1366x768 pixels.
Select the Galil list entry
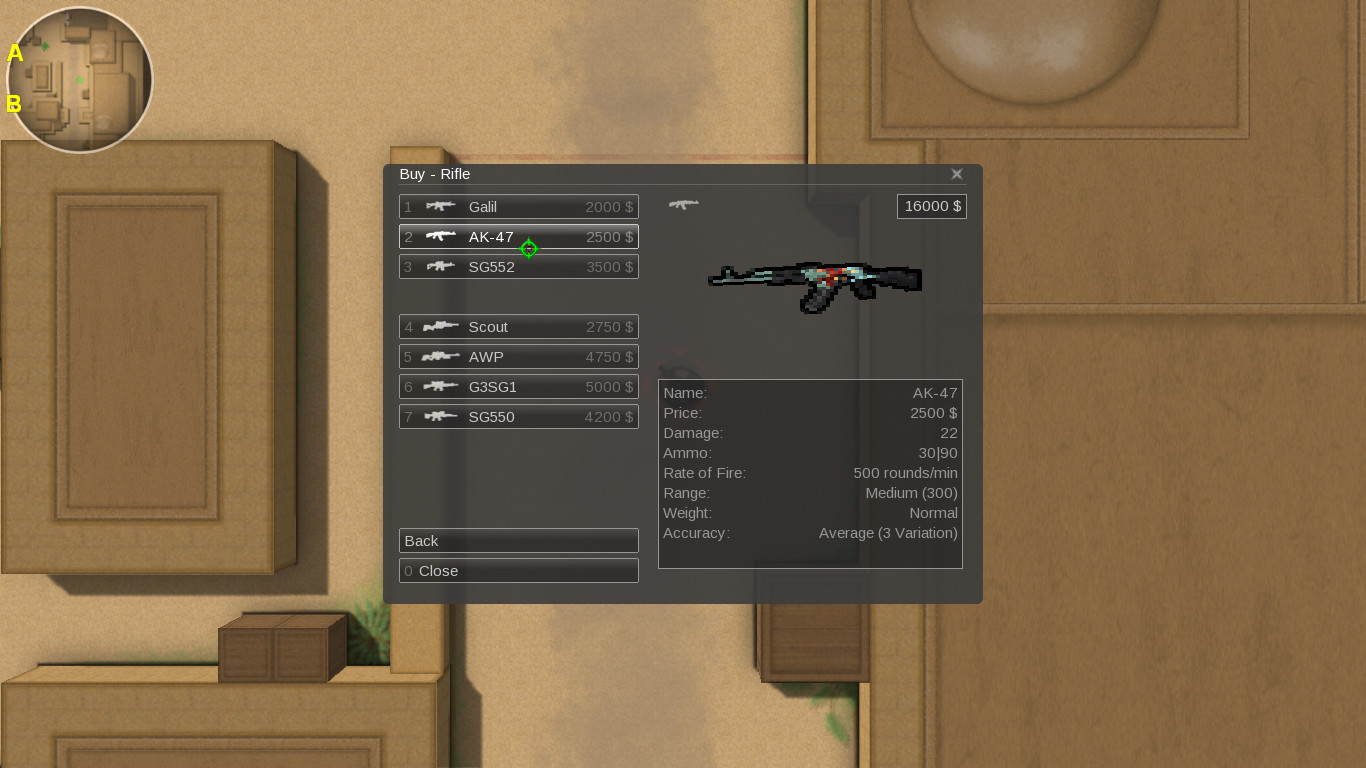pyautogui.click(x=518, y=207)
